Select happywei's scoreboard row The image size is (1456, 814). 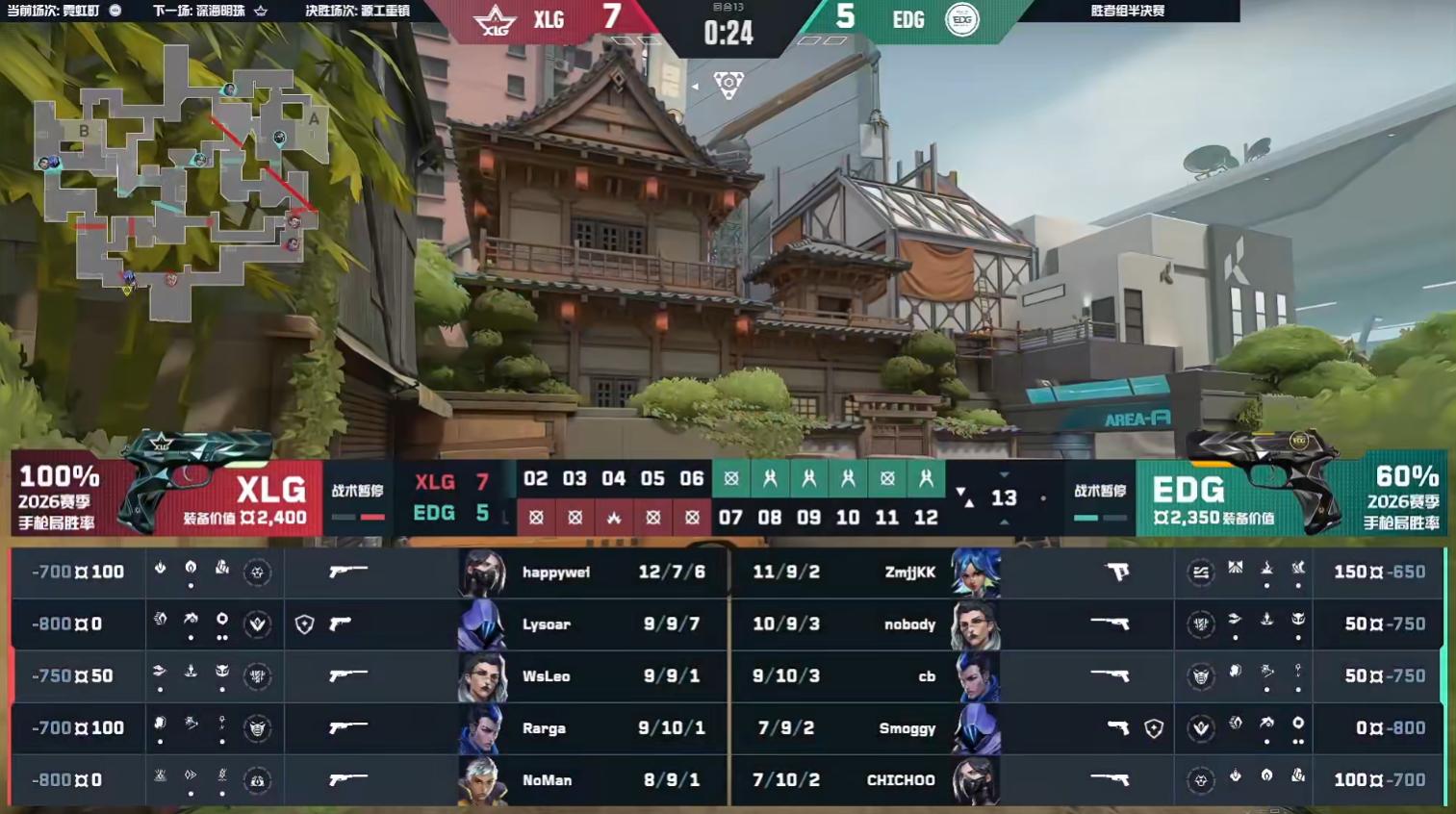point(555,572)
